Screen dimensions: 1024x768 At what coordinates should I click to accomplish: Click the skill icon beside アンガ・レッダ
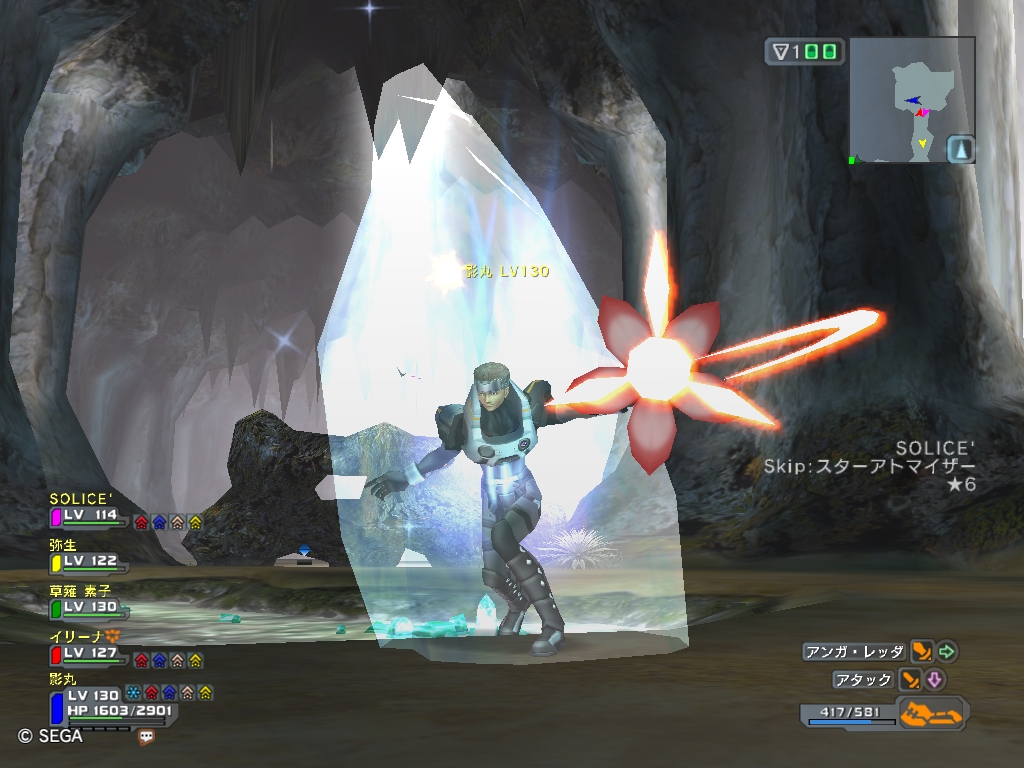(x=923, y=652)
